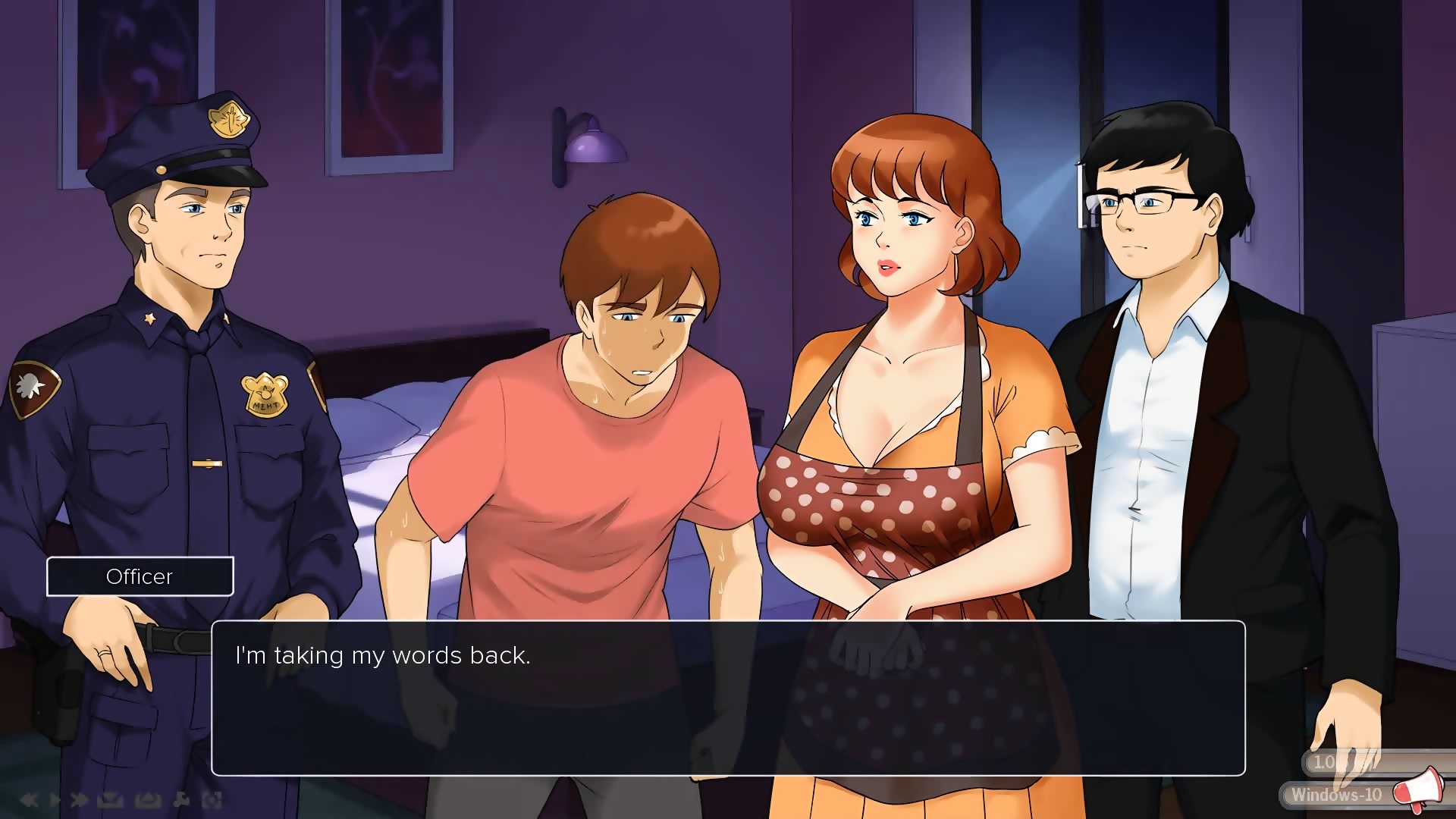
Task: Click the dialogue box to continue
Action: (728, 698)
